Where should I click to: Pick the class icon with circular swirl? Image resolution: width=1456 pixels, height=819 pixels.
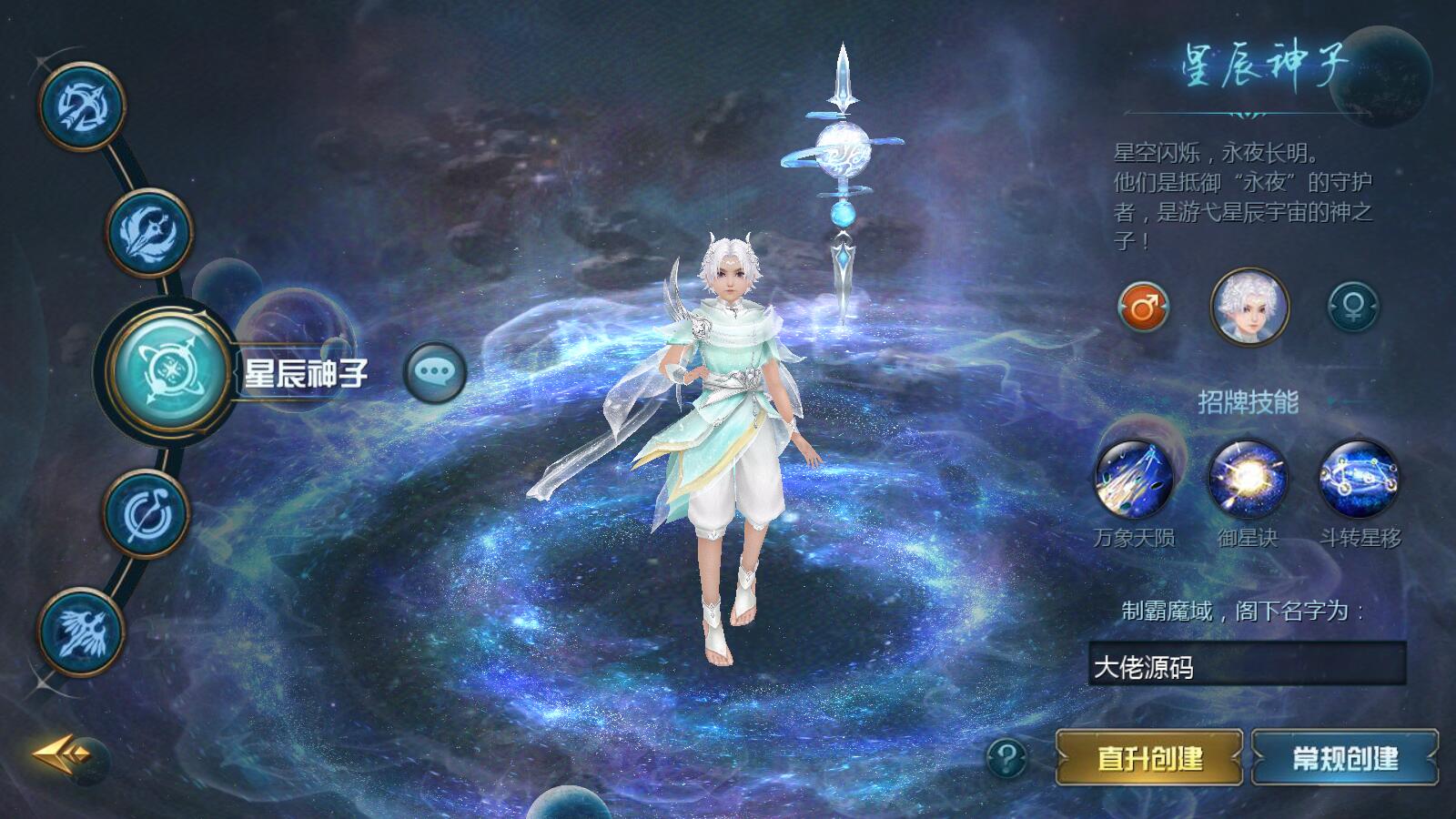146,512
